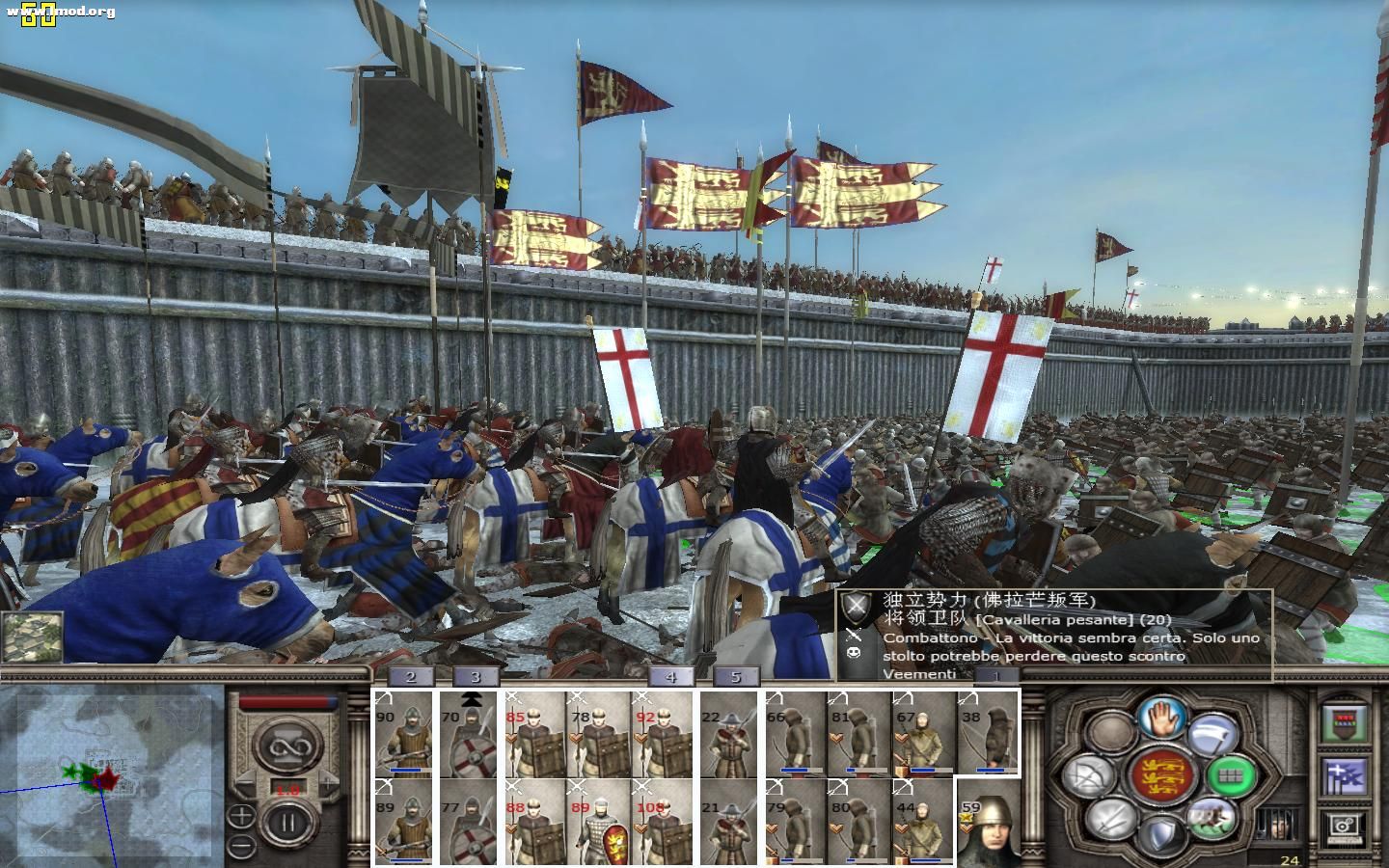Zoom the minimap with the plus button
This screenshot has height=868, width=1389.
click(241, 817)
